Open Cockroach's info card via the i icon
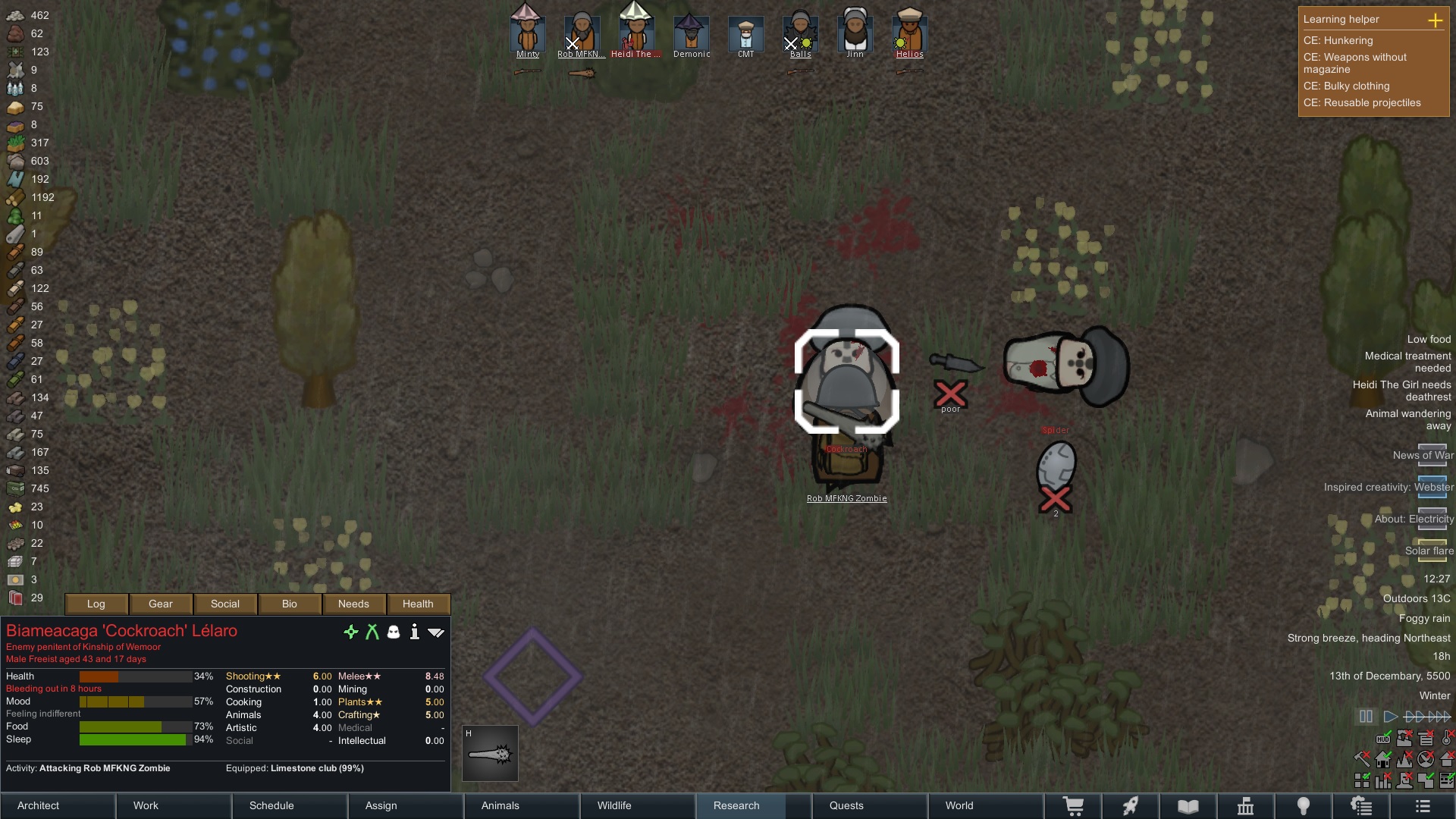 (x=414, y=632)
